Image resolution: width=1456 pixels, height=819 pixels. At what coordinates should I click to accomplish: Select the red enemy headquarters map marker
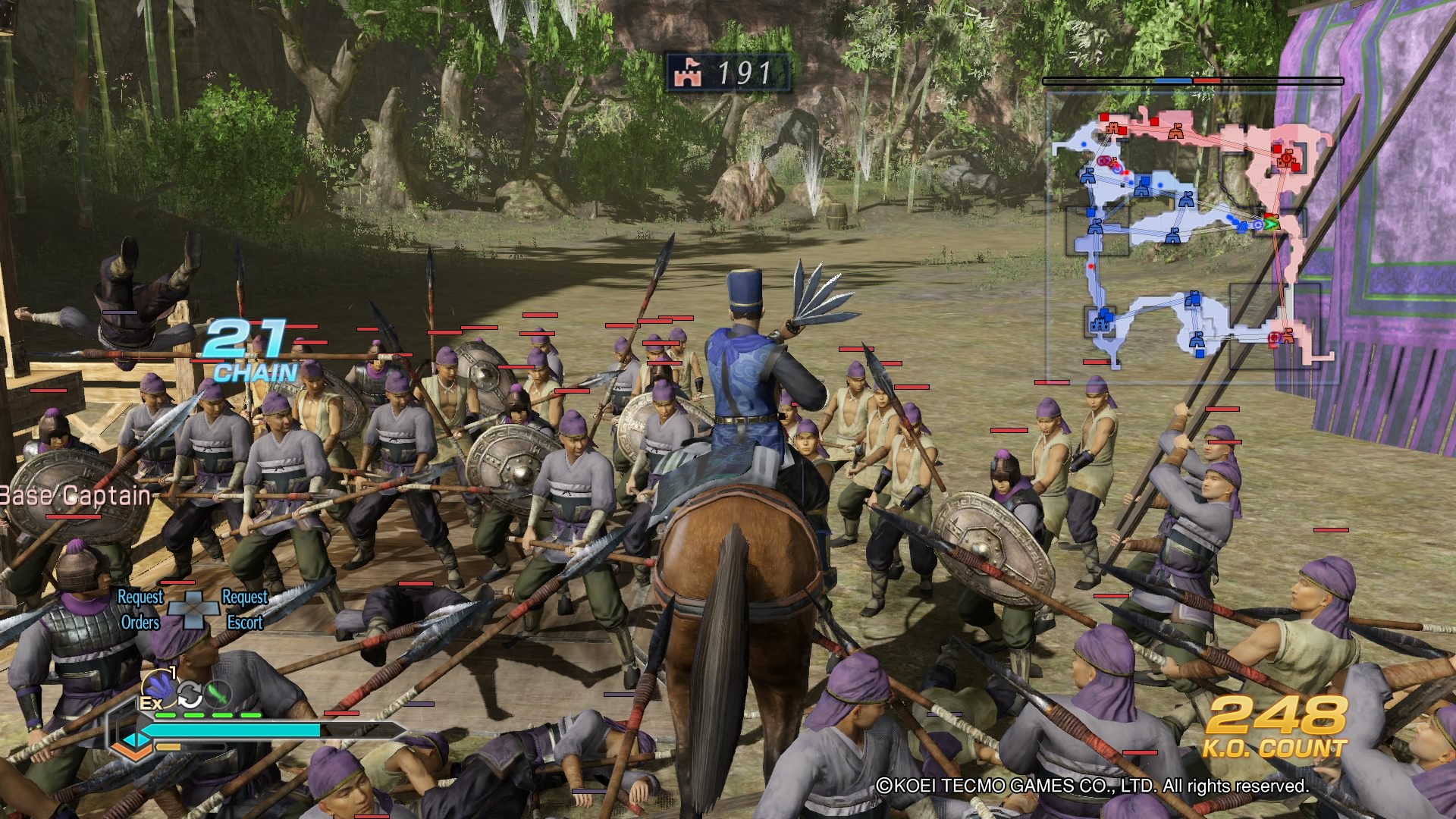pos(1285,158)
